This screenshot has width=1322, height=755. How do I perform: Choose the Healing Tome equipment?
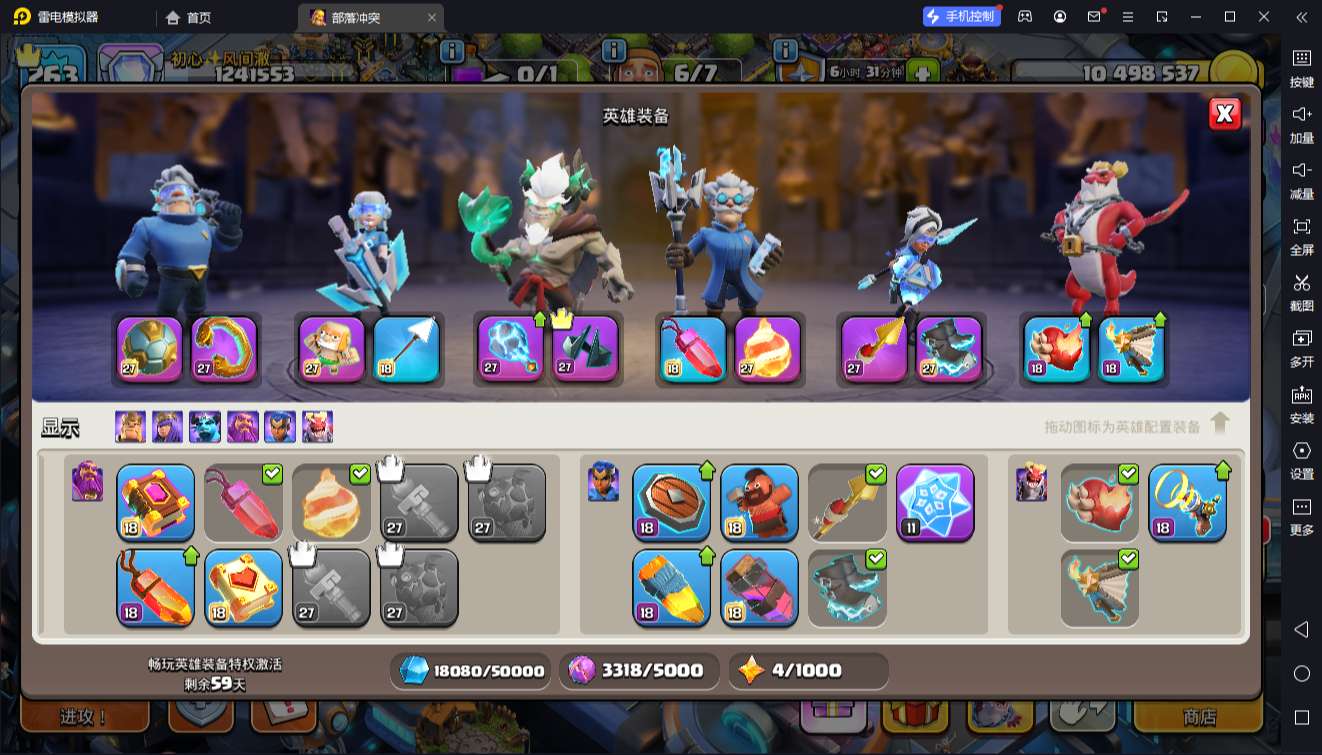click(243, 587)
